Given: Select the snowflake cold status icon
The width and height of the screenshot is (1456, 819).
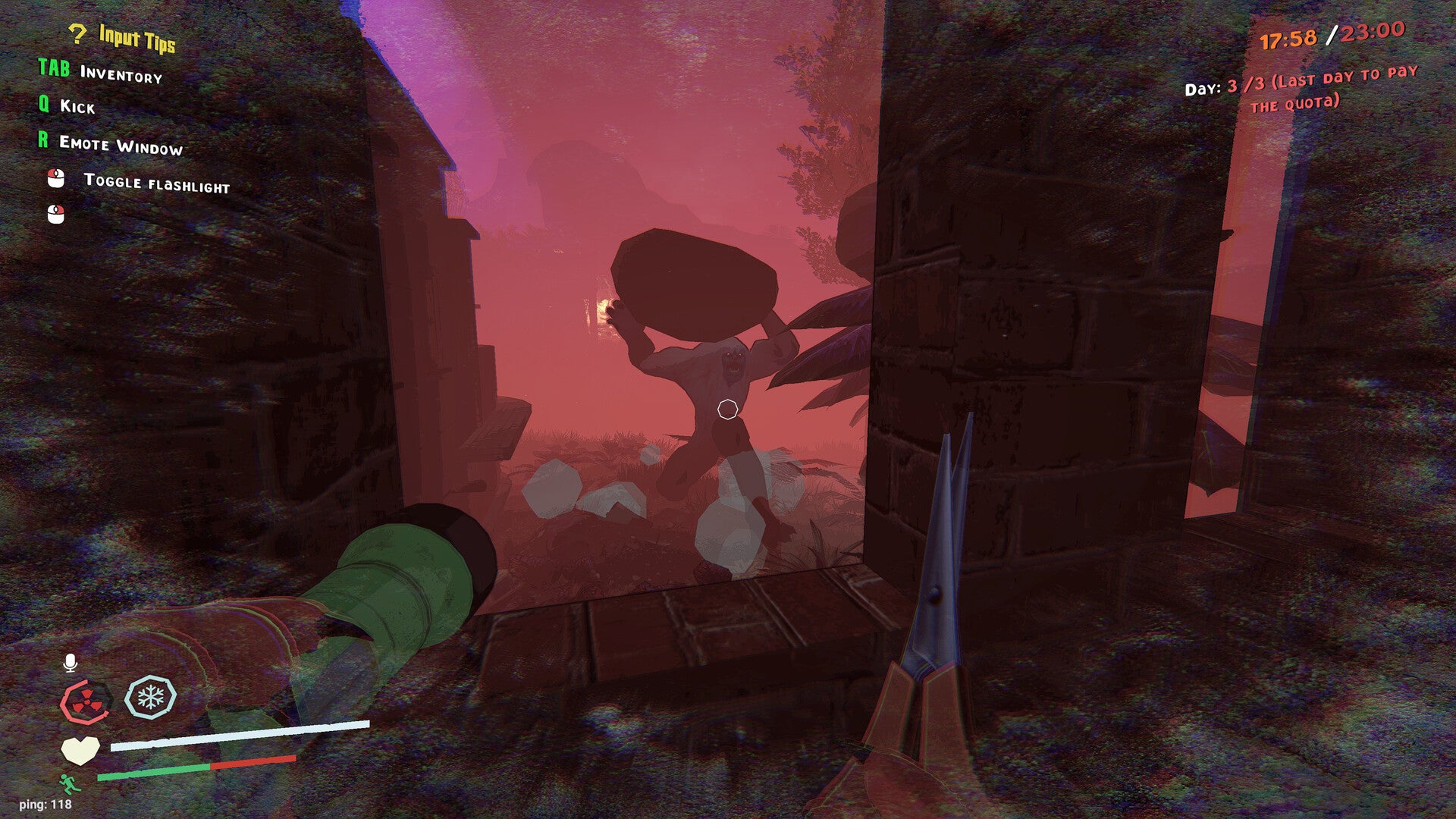Looking at the screenshot, I should pyautogui.click(x=150, y=697).
